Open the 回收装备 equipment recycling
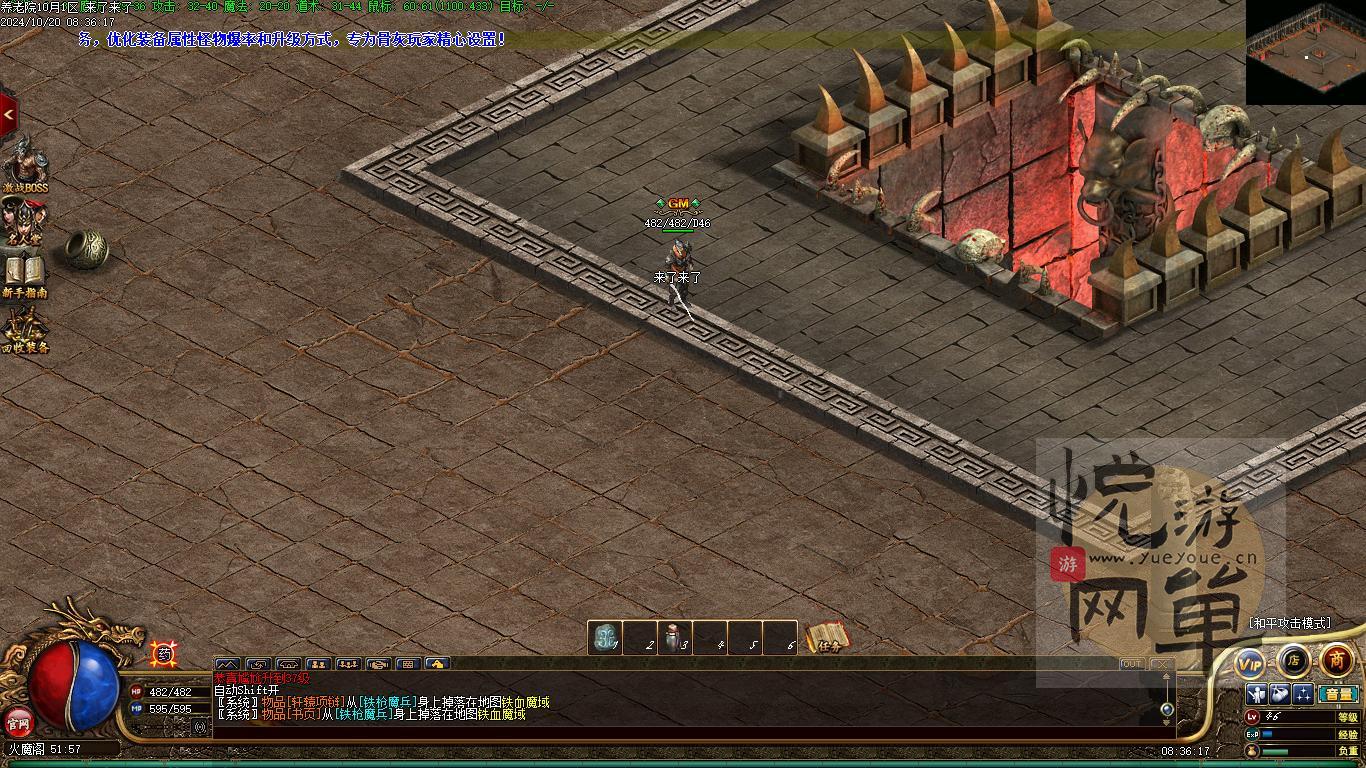 point(24,329)
